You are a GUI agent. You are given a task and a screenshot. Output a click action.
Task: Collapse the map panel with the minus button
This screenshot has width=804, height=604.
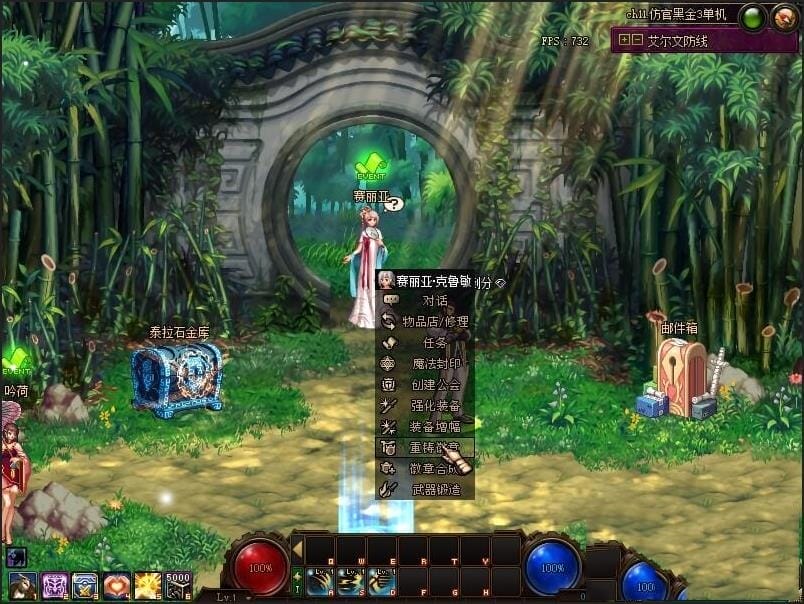[x=637, y=41]
